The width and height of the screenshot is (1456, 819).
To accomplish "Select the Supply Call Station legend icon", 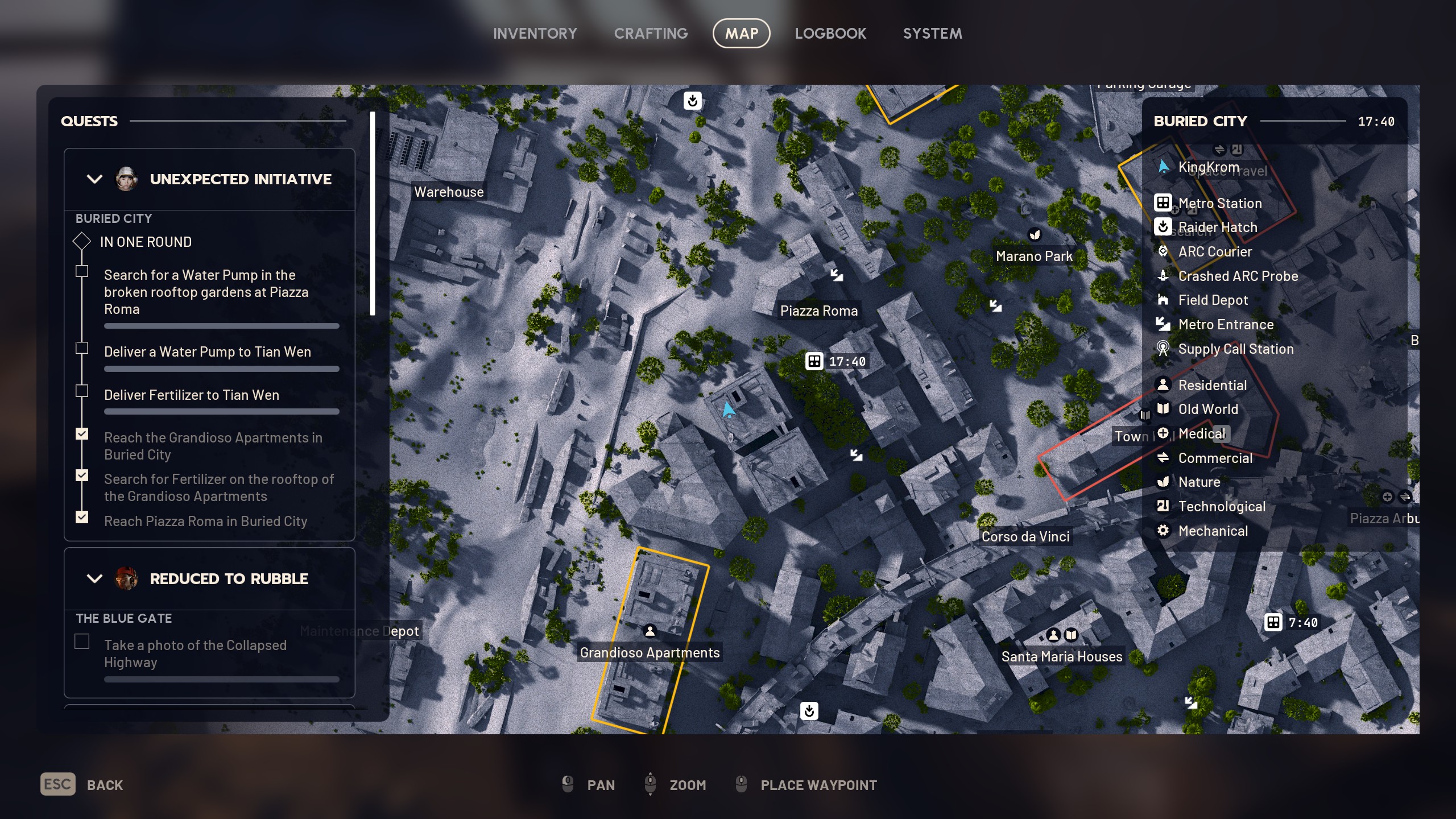I will (1164, 349).
